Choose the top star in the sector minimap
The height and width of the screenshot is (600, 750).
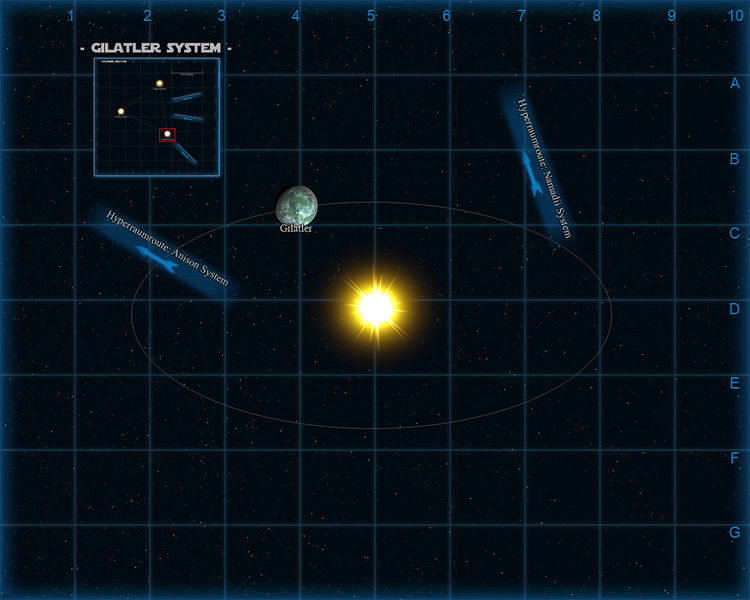click(x=159, y=84)
